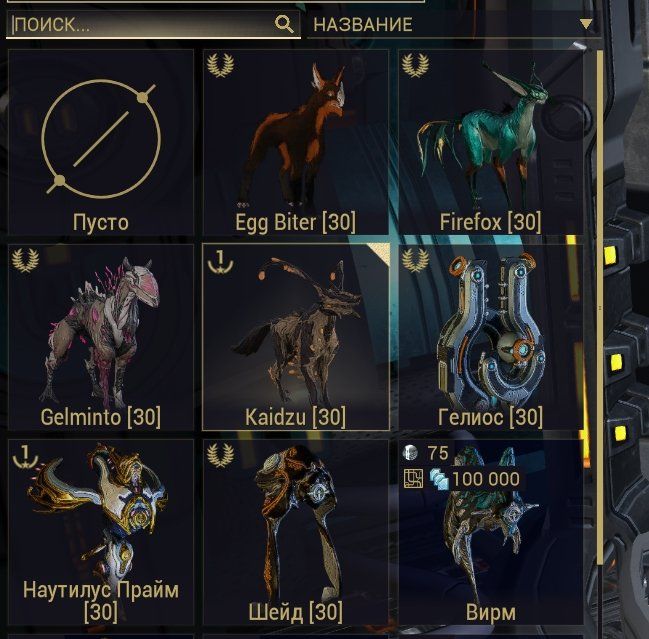Click the search field labeled ПОИСК
Image resolution: width=649 pixels, height=639 pixels.
[140, 25]
